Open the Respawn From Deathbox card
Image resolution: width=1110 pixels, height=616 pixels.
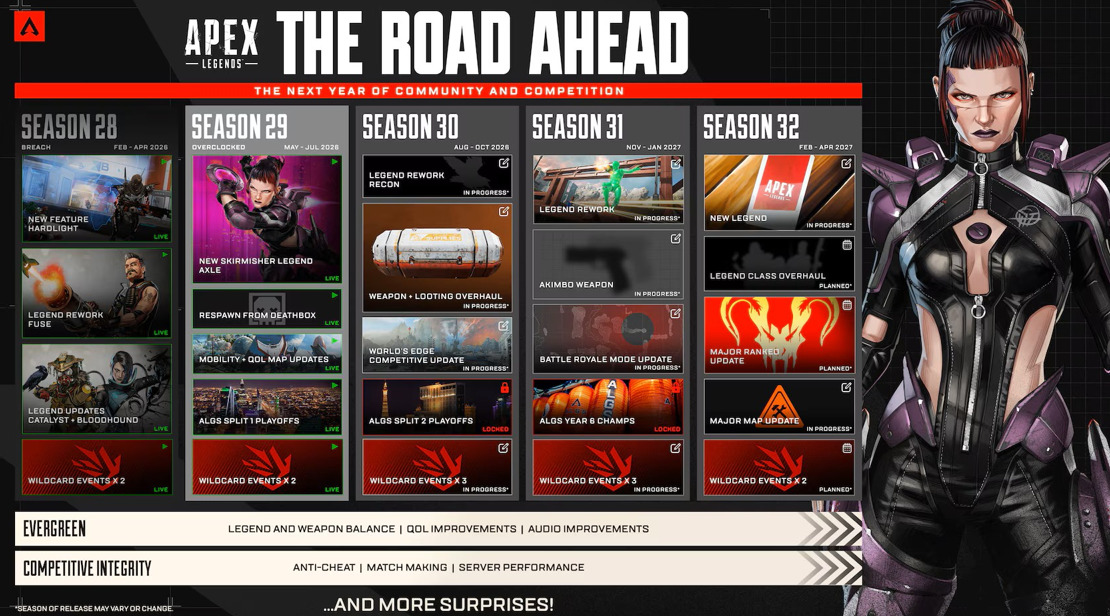tap(267, 309)
